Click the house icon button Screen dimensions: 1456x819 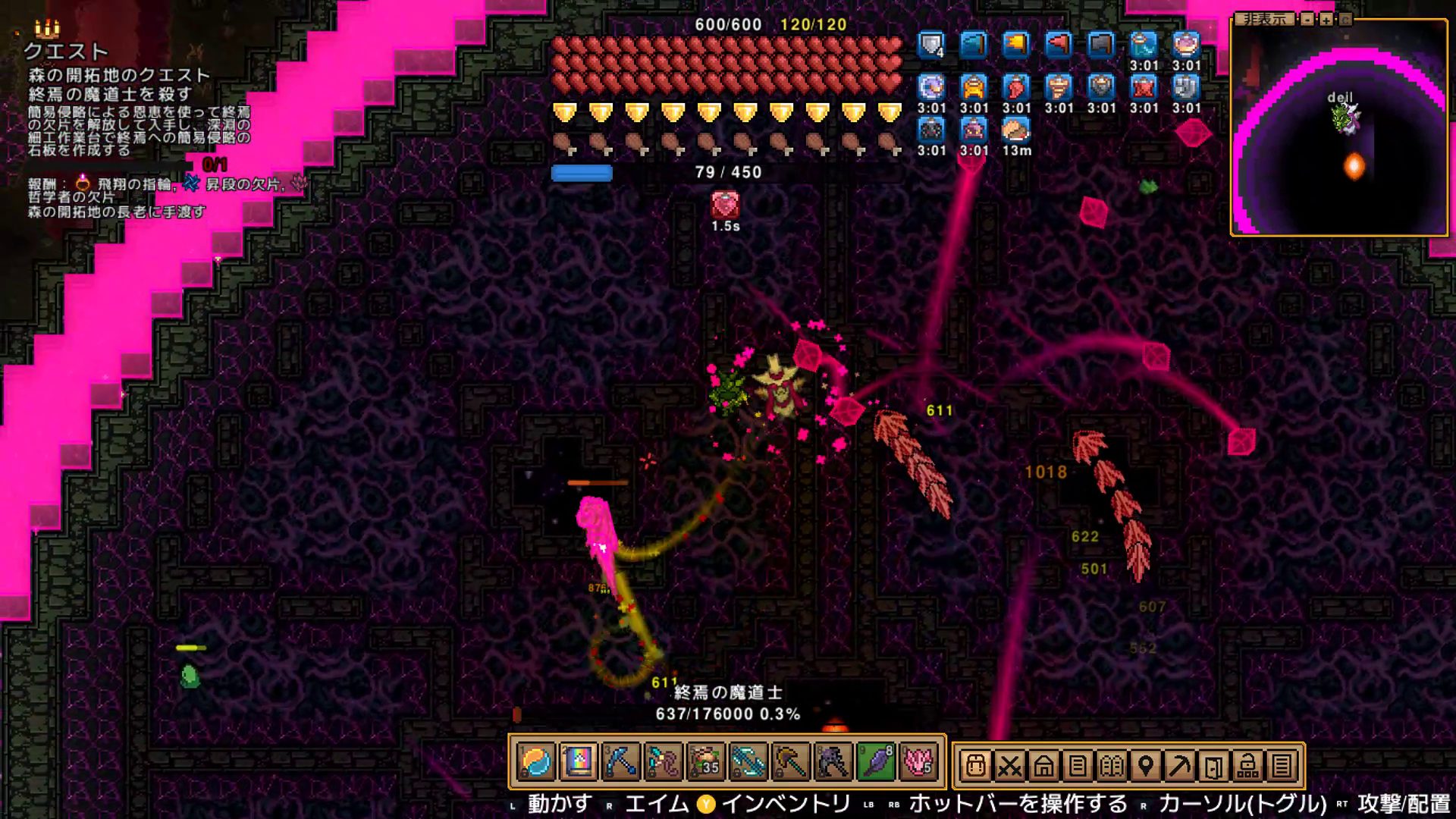coord(1043,766)
